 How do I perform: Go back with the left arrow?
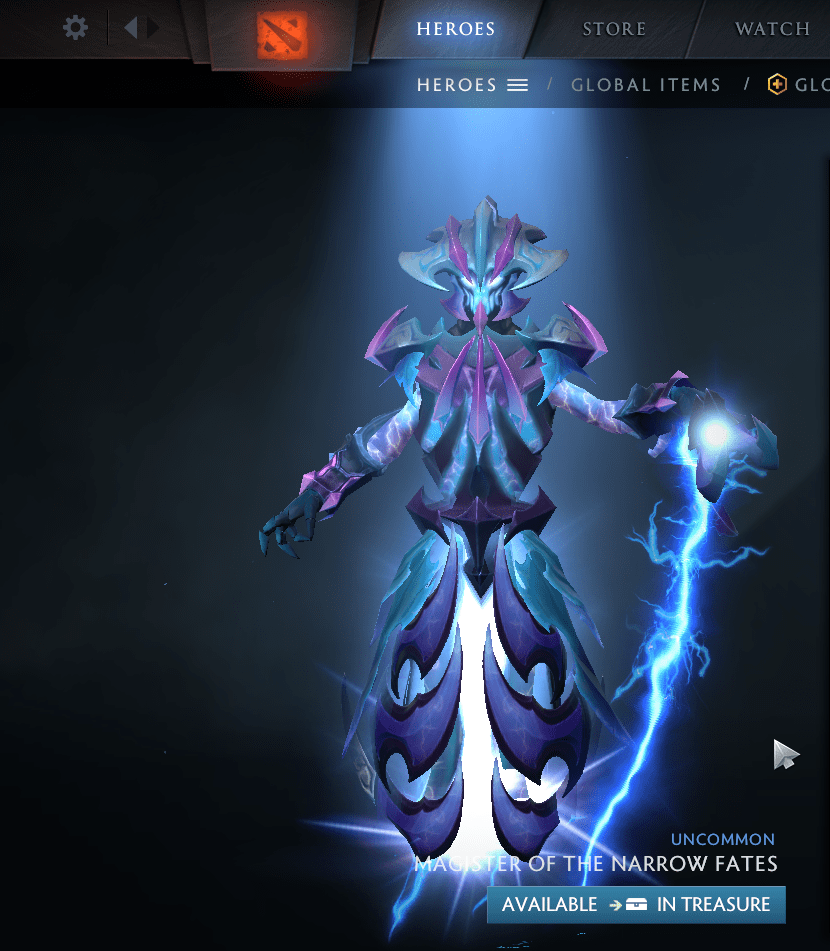coord(130,27)
